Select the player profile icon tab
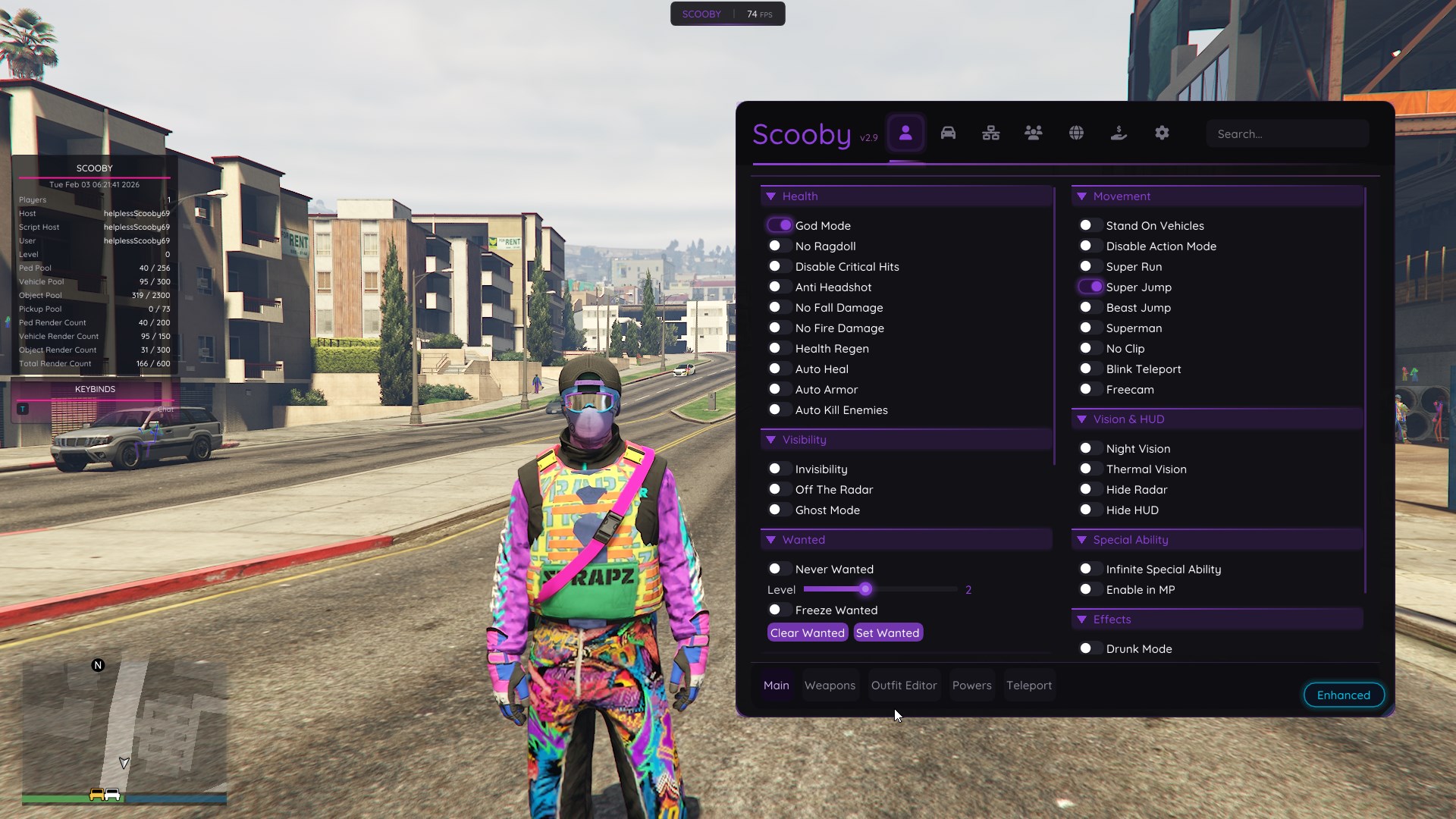The height and width of the screenshot is (819, 1456). coord(905,133)
